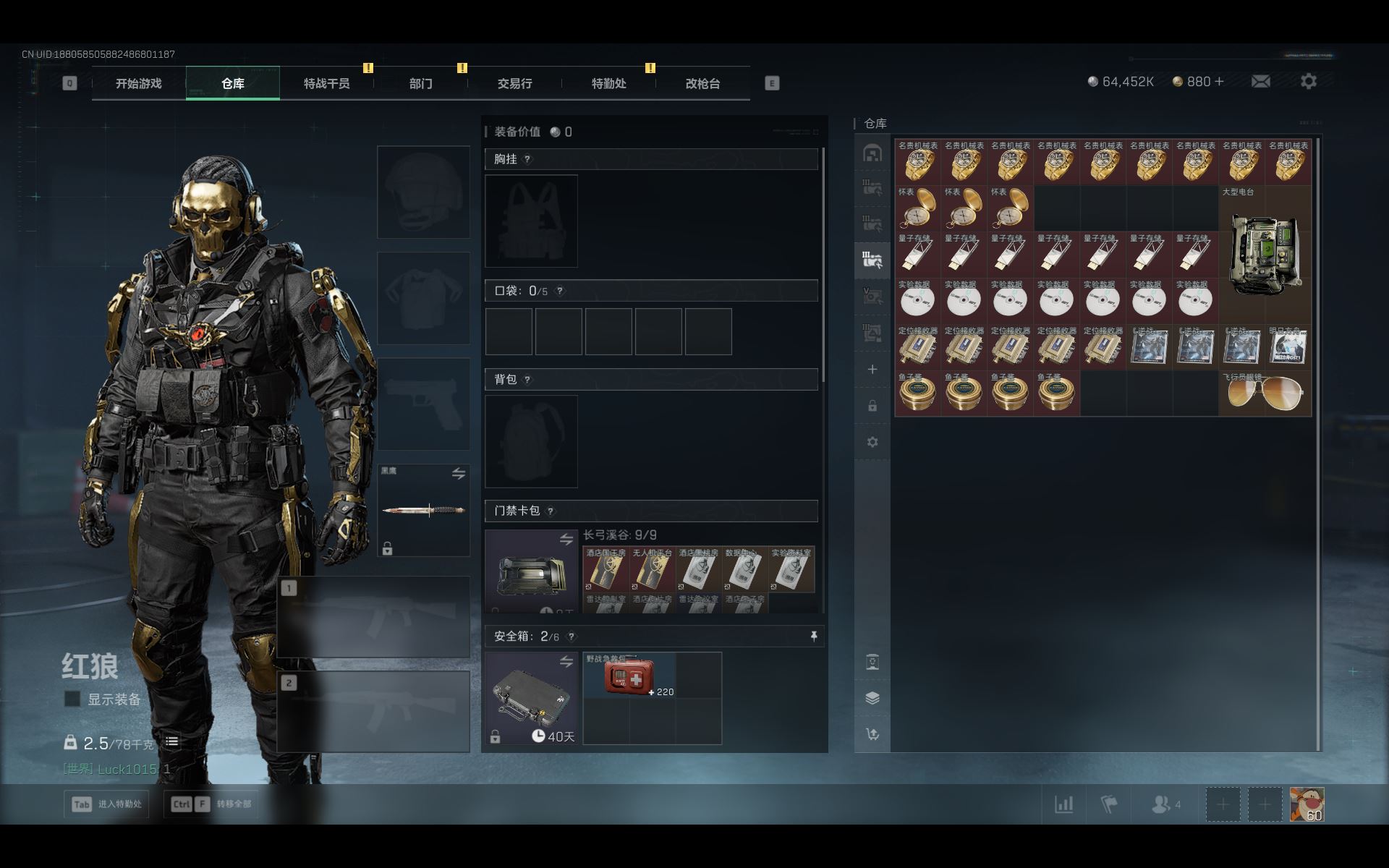The width and height of the screenshot is (1389, 868).
Task: Pin the 安全箱 safe box panel
Action: 813,636
